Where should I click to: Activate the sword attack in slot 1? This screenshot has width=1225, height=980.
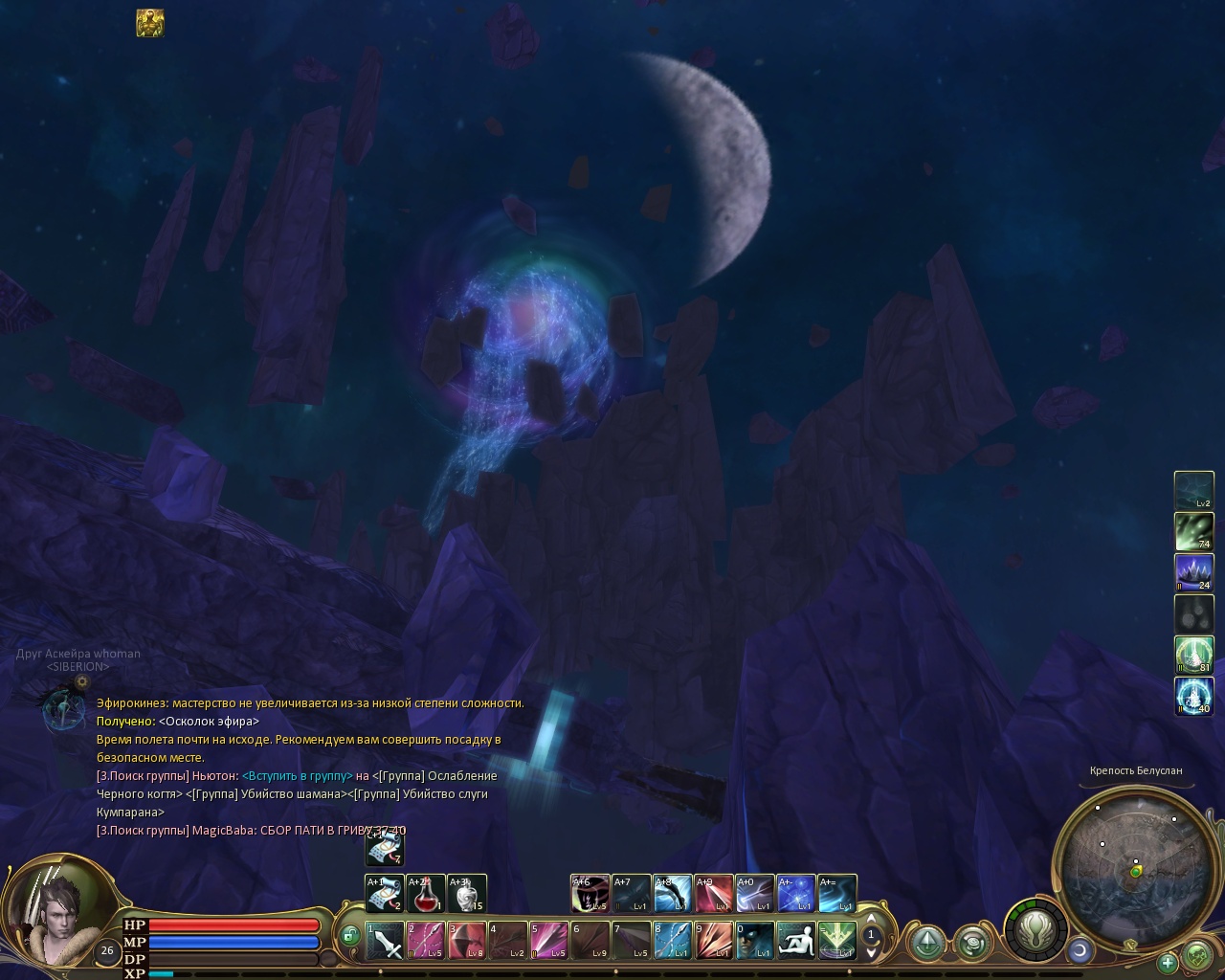(385, 940)
